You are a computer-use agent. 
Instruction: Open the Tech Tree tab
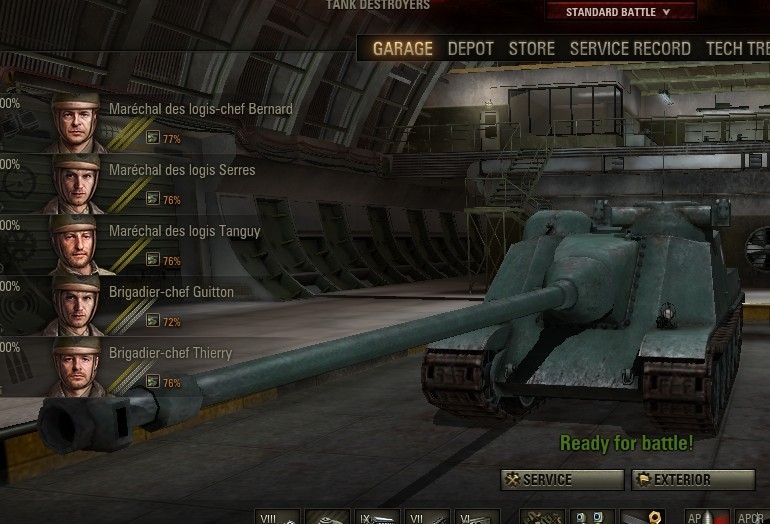pos(738,48)
